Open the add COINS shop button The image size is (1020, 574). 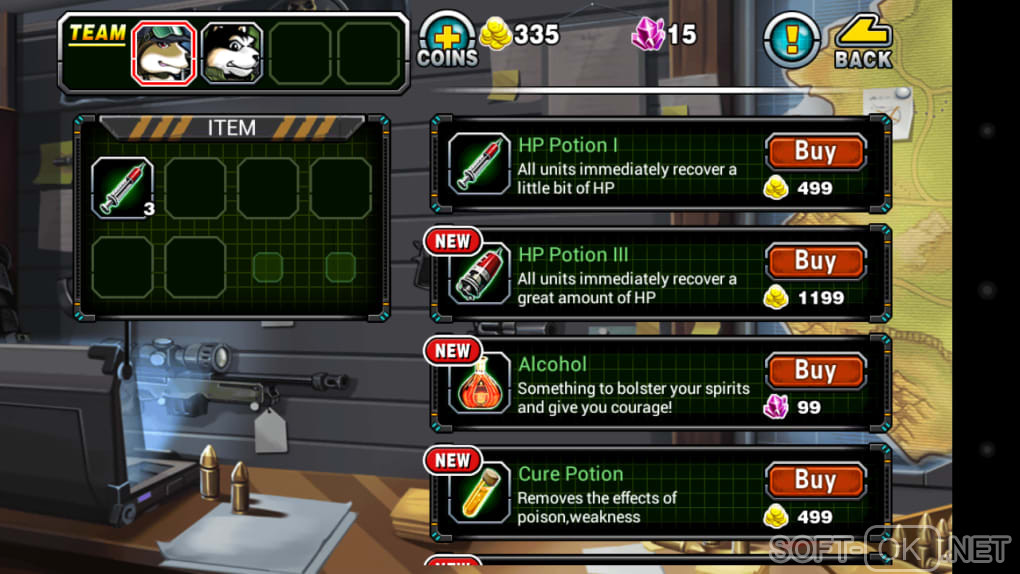pyautogui.click(x=447, y=42)
